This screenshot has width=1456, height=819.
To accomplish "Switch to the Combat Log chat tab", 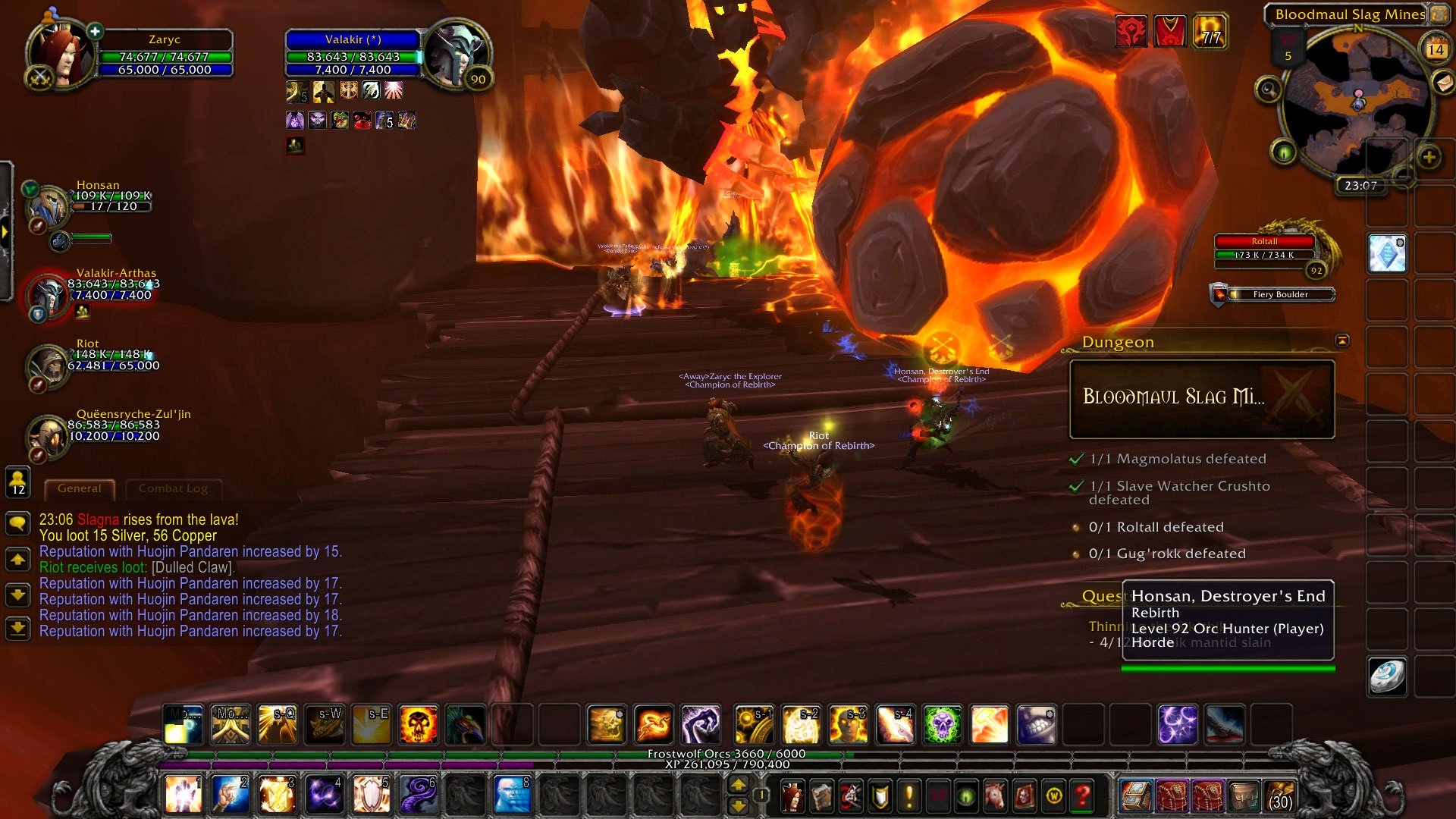I will pos(173,489).
